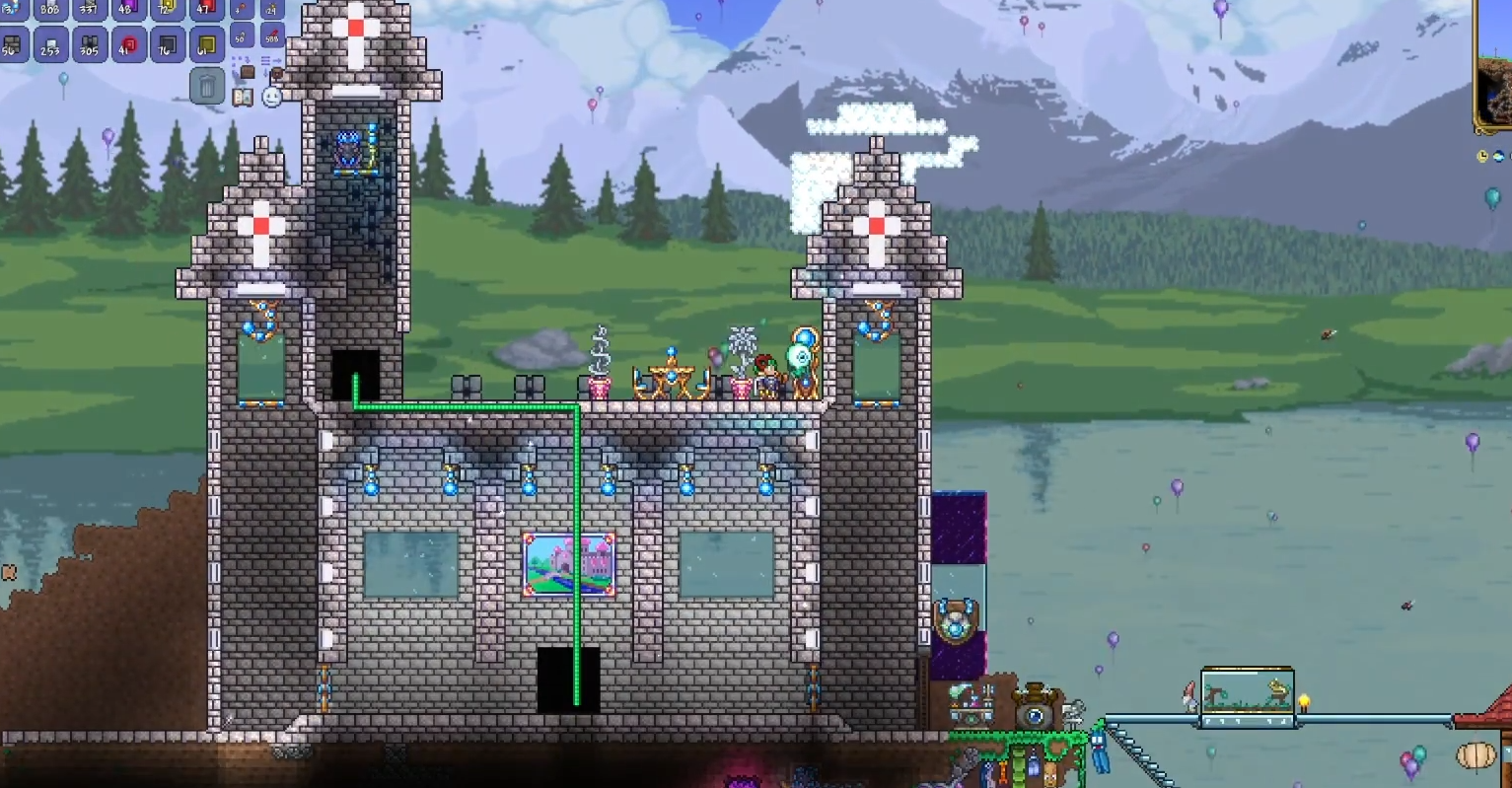Viewport: 1512px width, 788px height.
Task: Choose the purple block stack of 48
Action: (x=128, y=9)
